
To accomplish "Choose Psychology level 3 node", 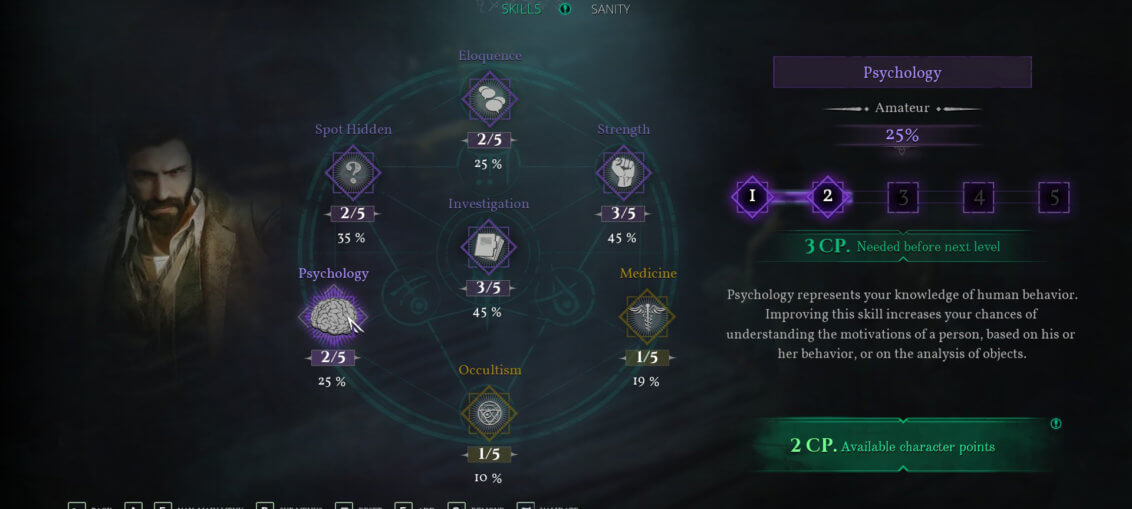I will point(903,197).
